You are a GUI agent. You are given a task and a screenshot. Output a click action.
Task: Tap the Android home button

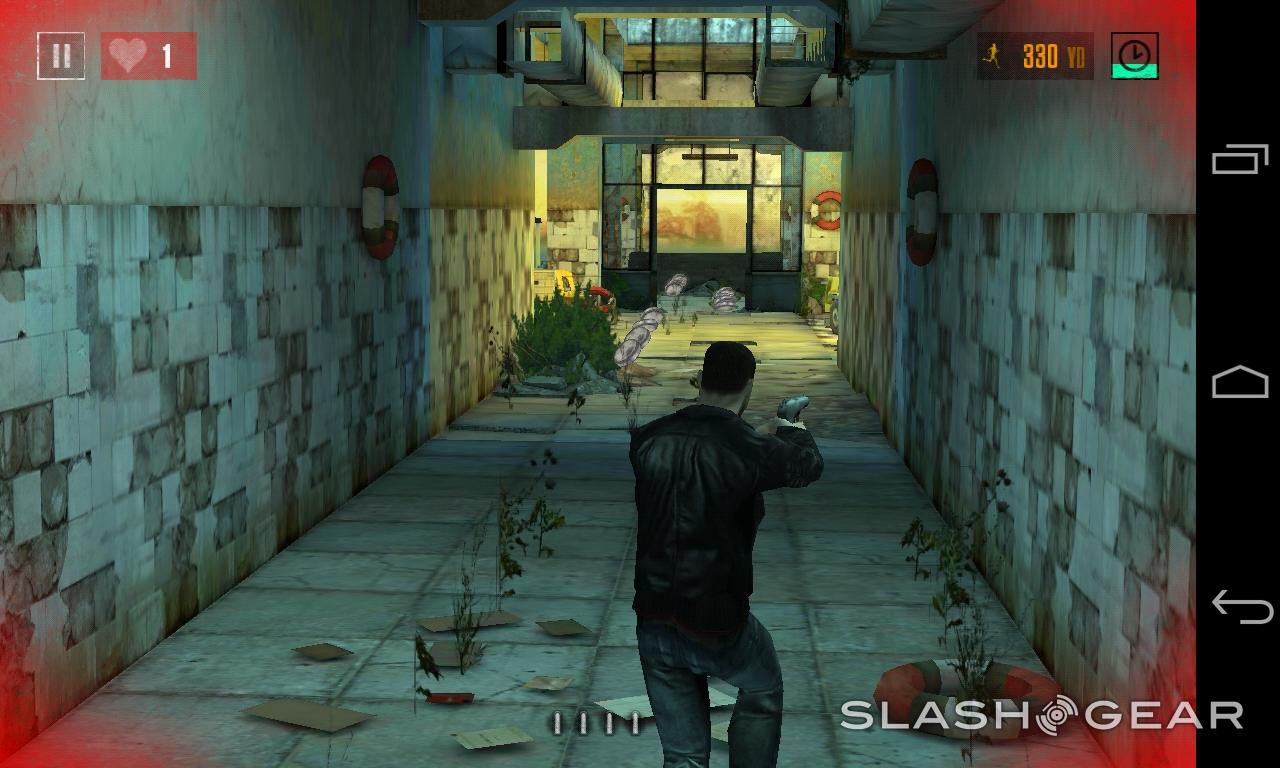click(1240, 383)
